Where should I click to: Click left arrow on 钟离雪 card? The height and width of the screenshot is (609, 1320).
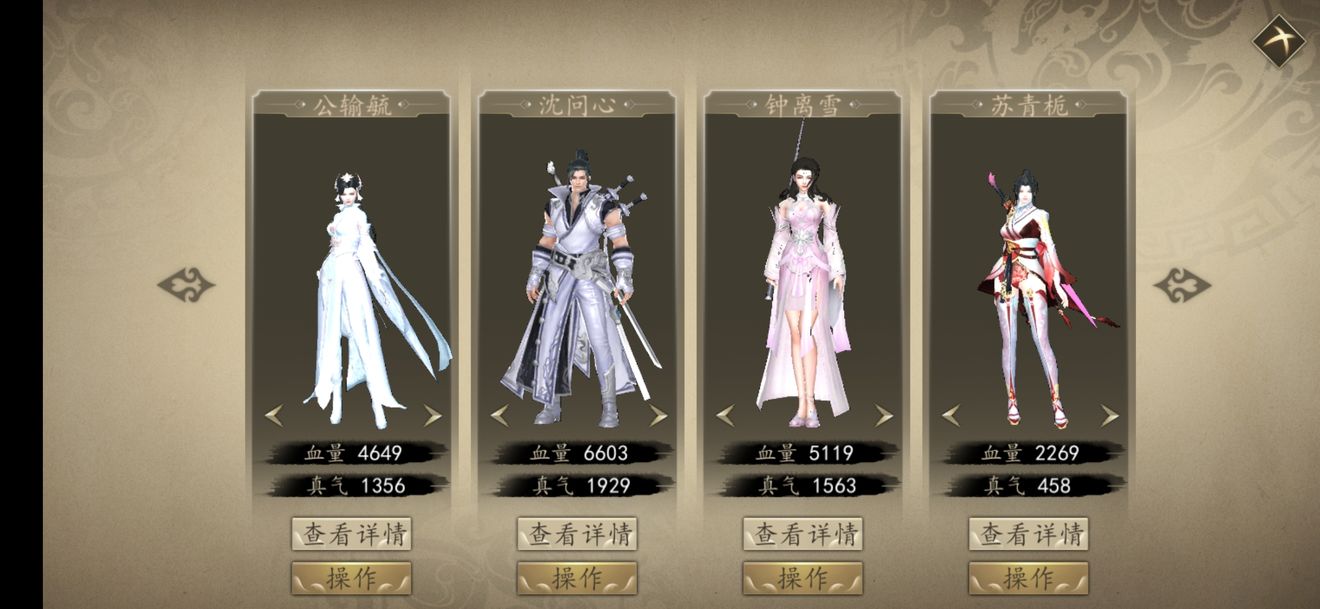(725, 415)
